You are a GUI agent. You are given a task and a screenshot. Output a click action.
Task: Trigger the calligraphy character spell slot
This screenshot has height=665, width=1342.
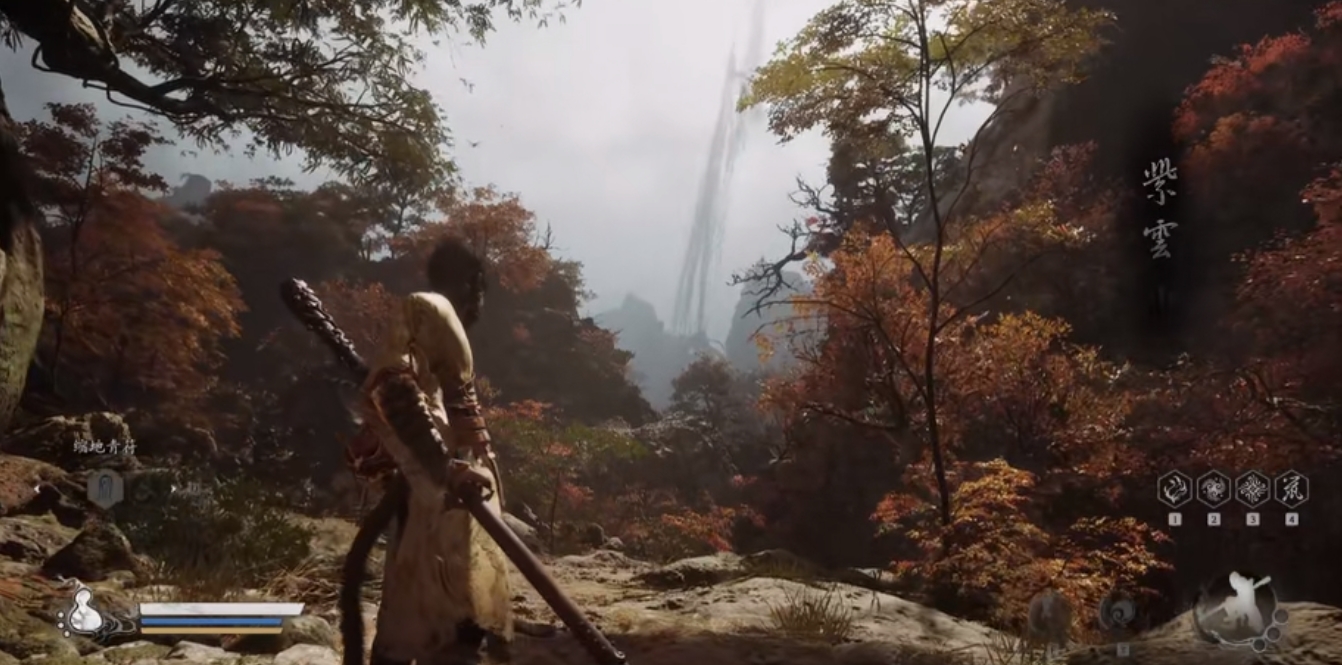pyautogui.click(x=1291, y=489)
